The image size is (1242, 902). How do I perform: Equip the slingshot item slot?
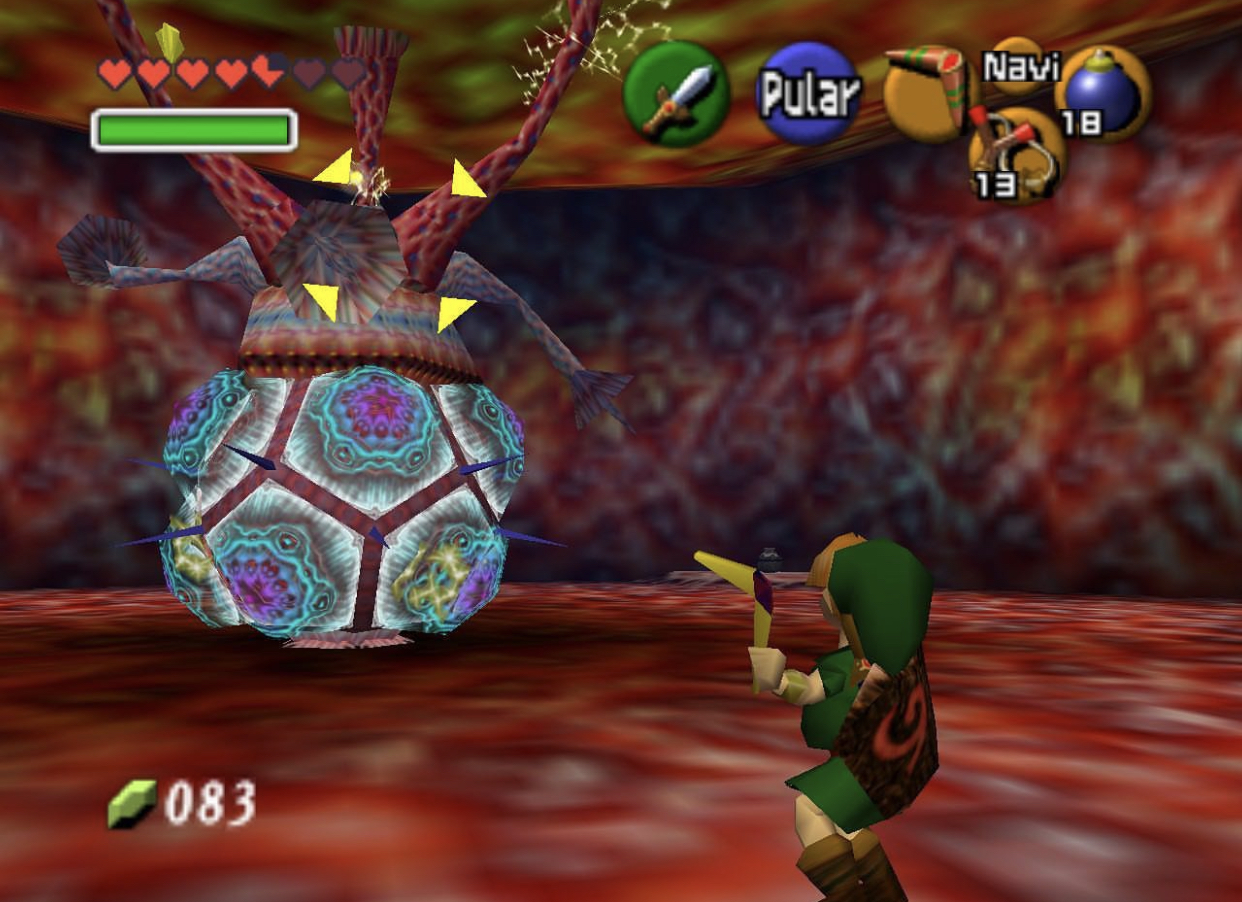[1016, 155]
